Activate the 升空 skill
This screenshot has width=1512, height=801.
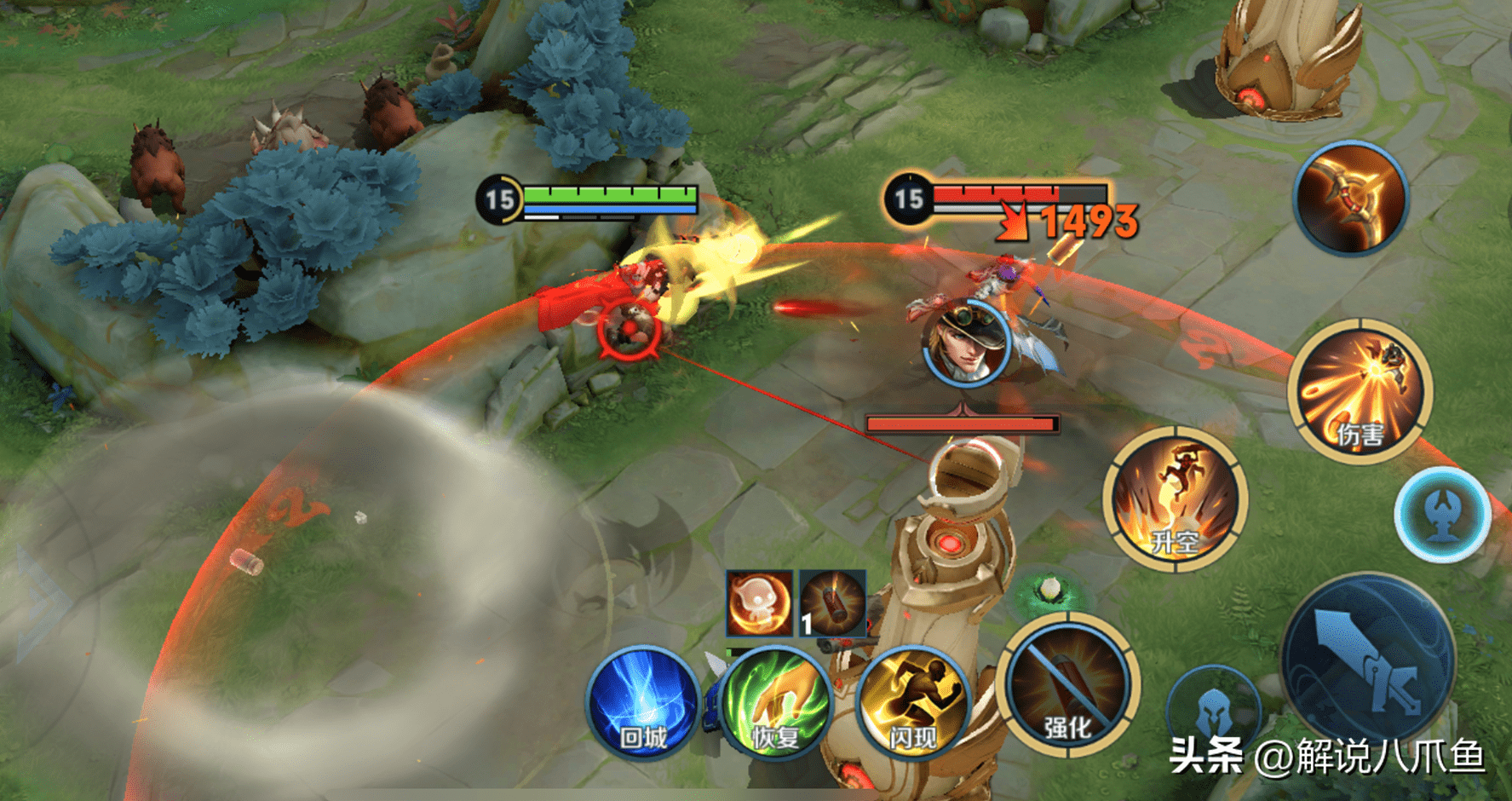[x=1176, y=499]
